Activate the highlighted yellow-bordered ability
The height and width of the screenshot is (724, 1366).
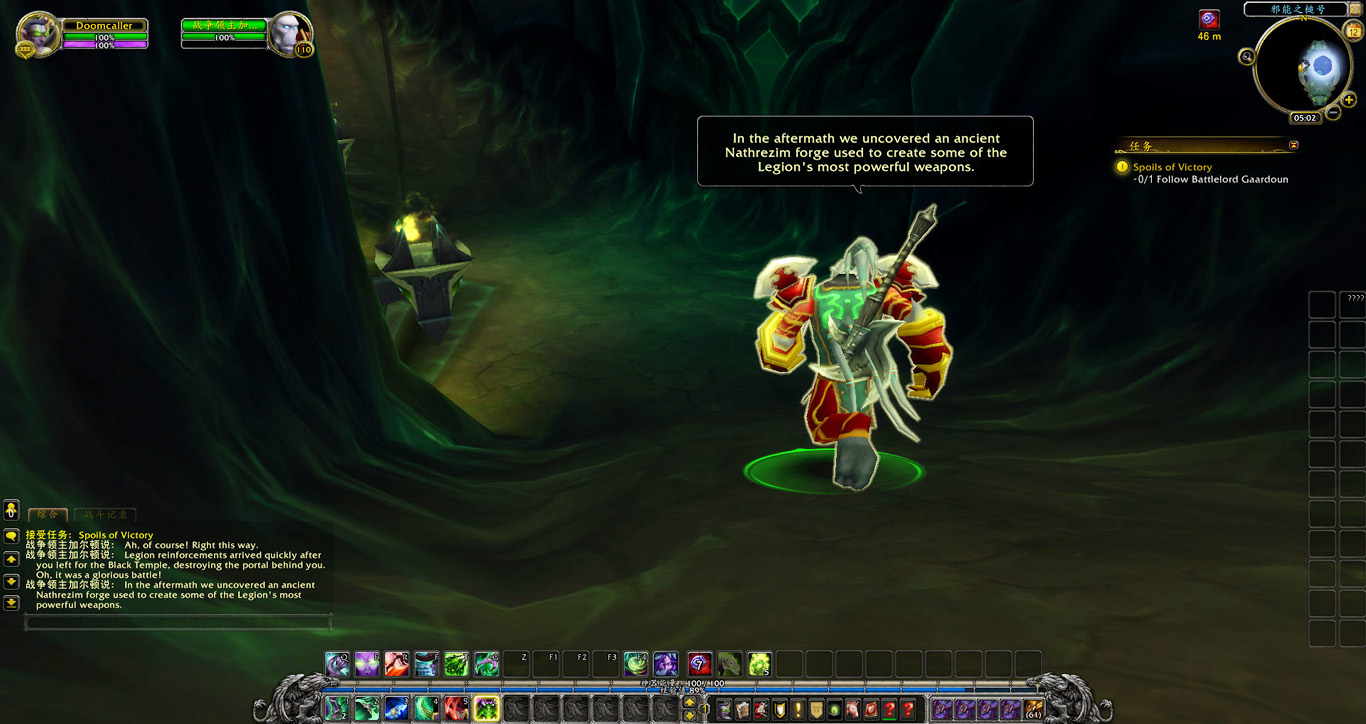tap(487, 709)
